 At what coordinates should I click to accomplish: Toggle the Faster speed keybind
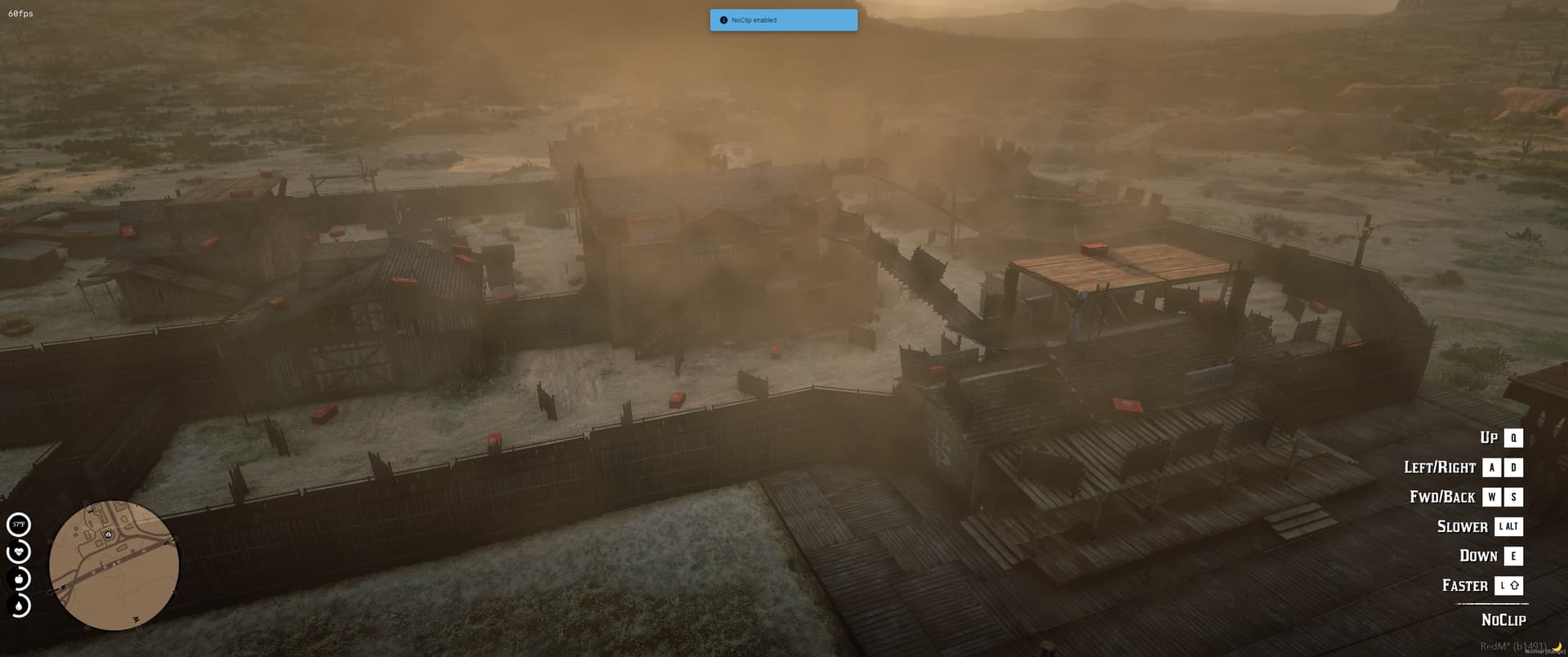[1464, 585]
